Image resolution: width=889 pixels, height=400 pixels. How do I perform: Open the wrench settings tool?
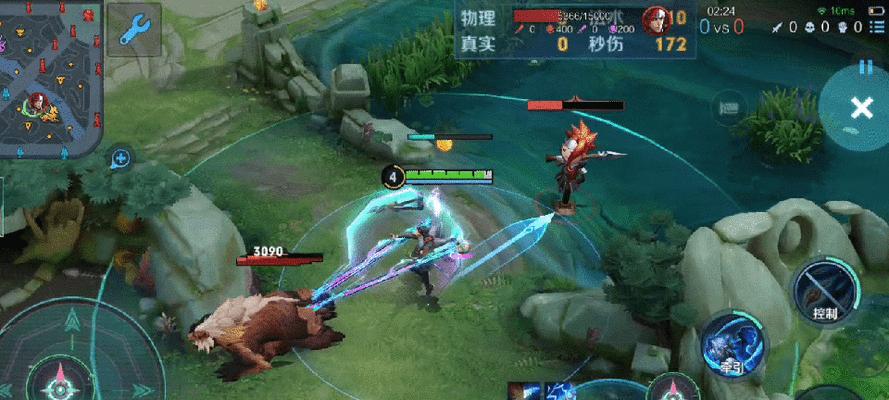(134, 29)
